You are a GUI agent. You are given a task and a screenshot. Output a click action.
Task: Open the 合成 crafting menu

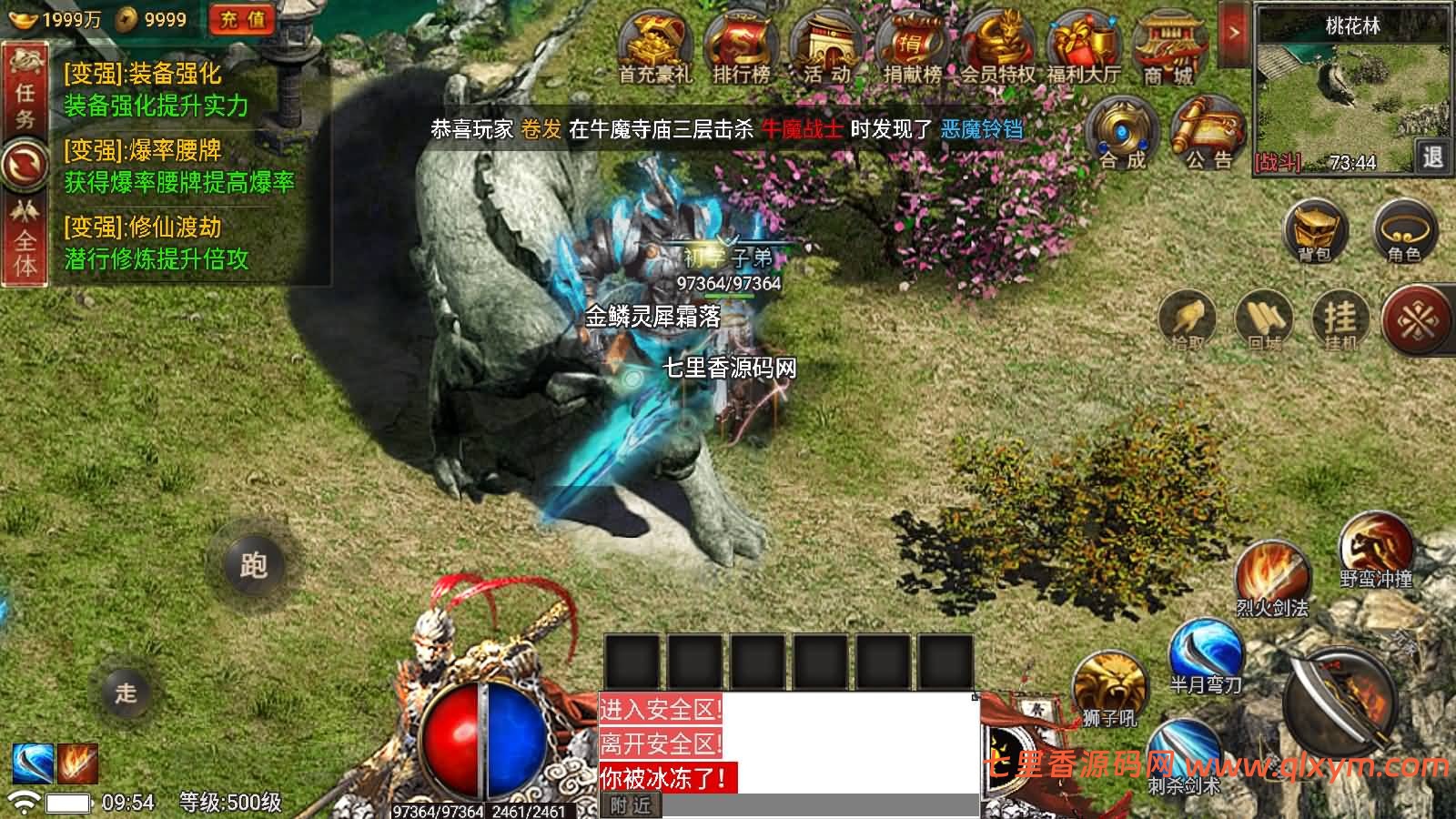click(x=1123, y=134)
